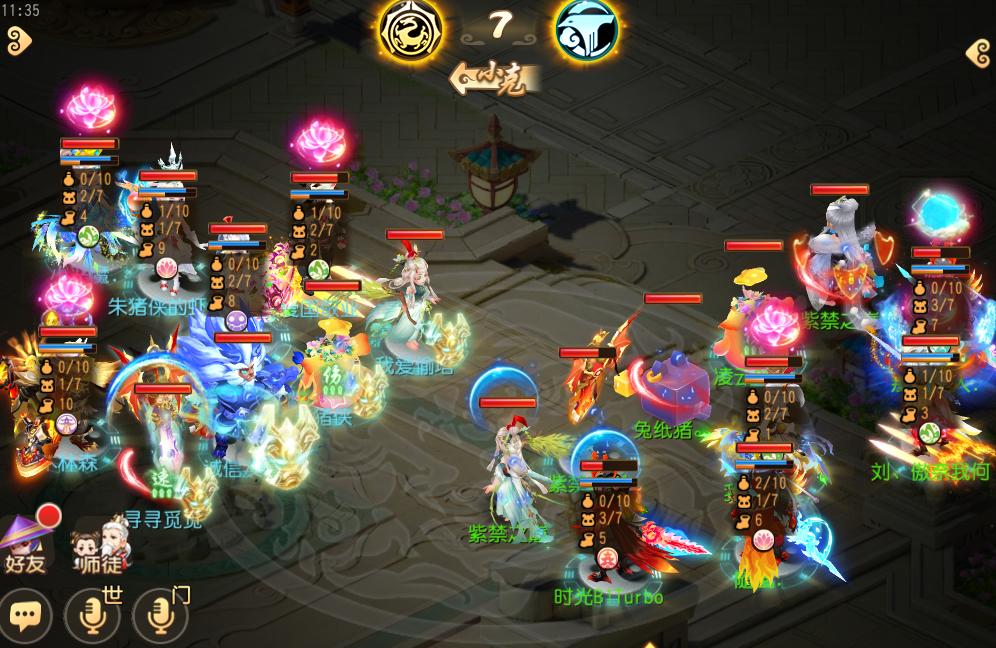Select the blue bird formation emblem

587,30
